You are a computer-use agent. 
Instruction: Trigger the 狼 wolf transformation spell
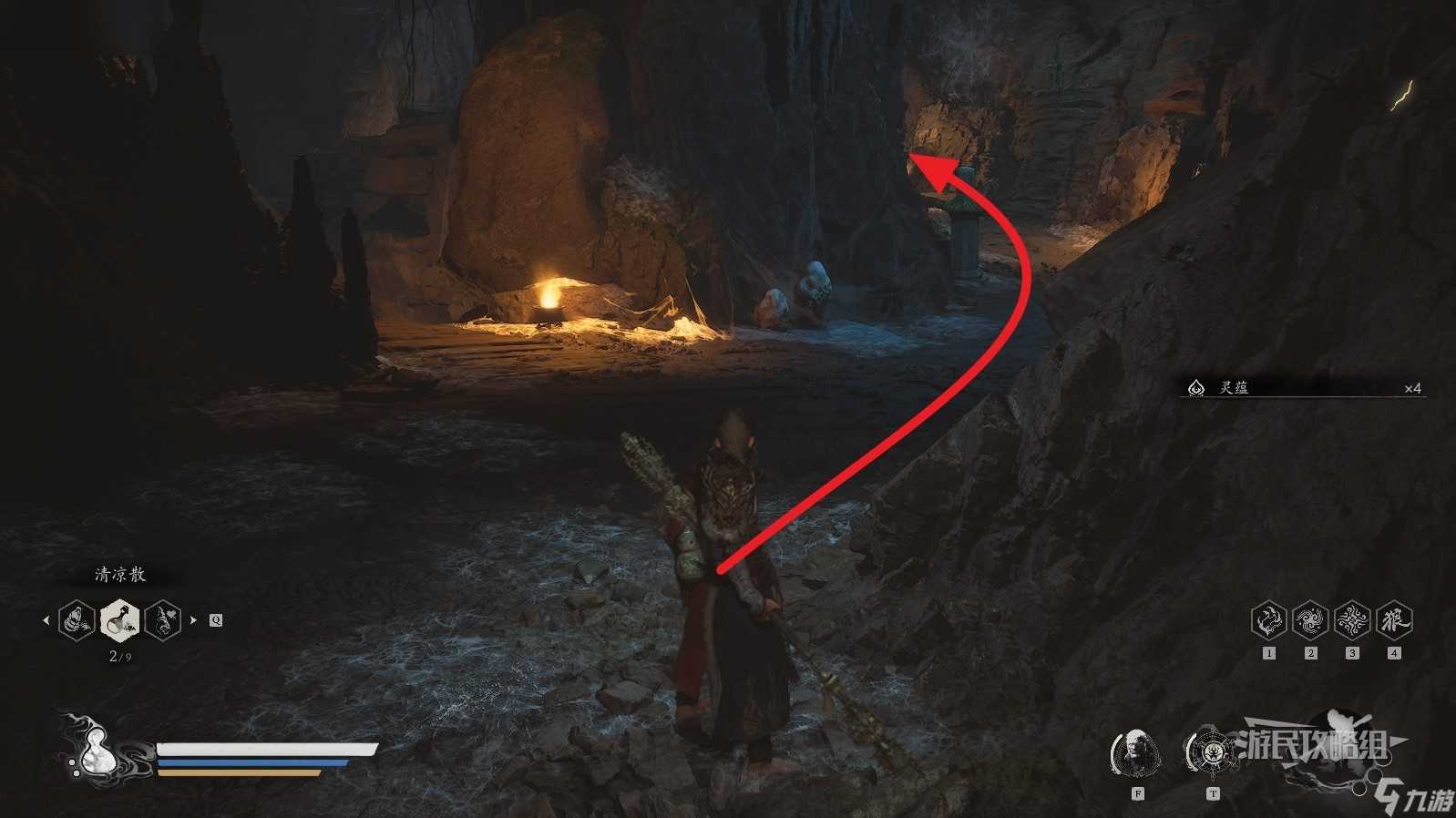coord(1394,620)
